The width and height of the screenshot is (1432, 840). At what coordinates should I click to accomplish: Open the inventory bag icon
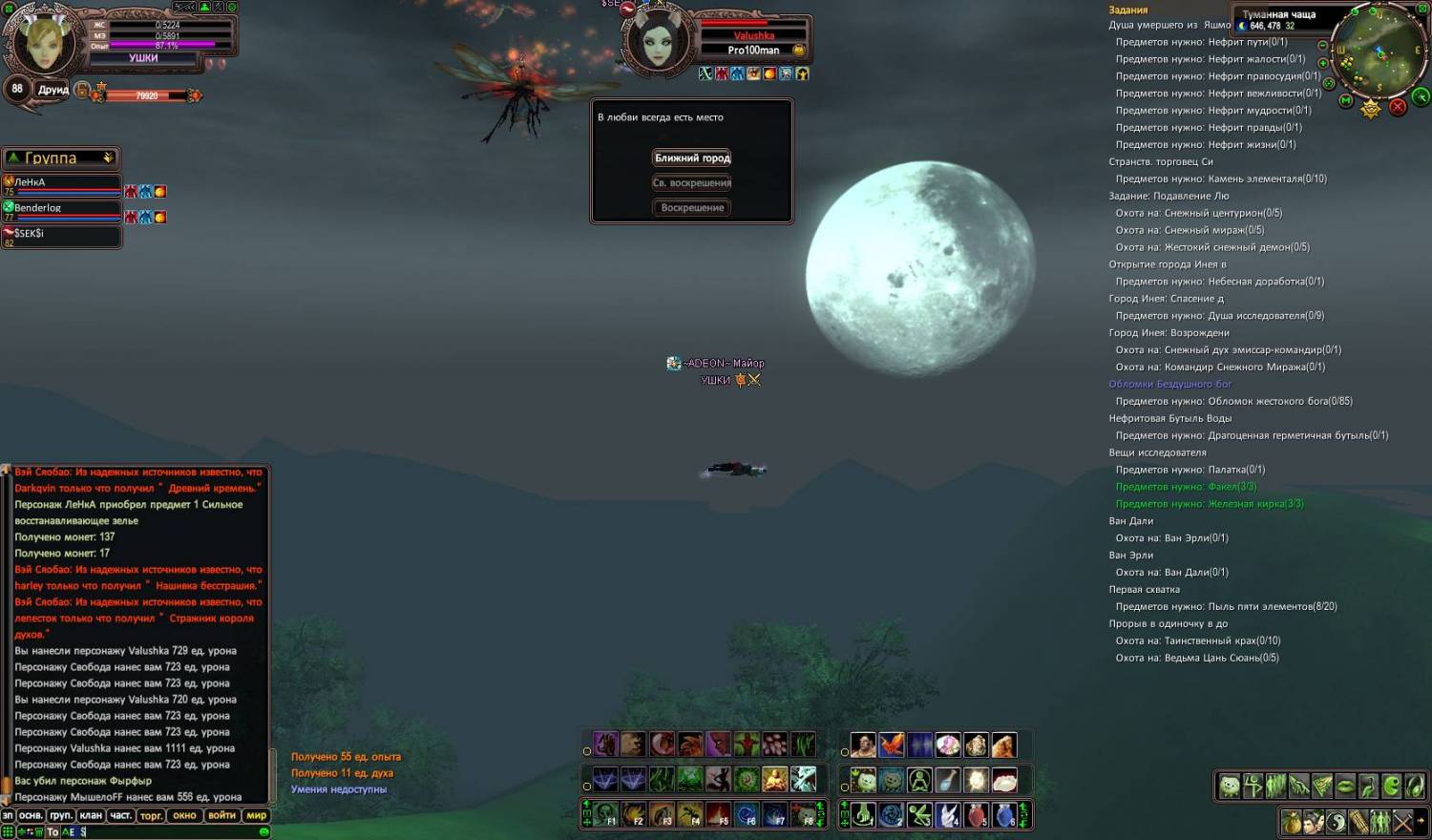(1291, 822)
